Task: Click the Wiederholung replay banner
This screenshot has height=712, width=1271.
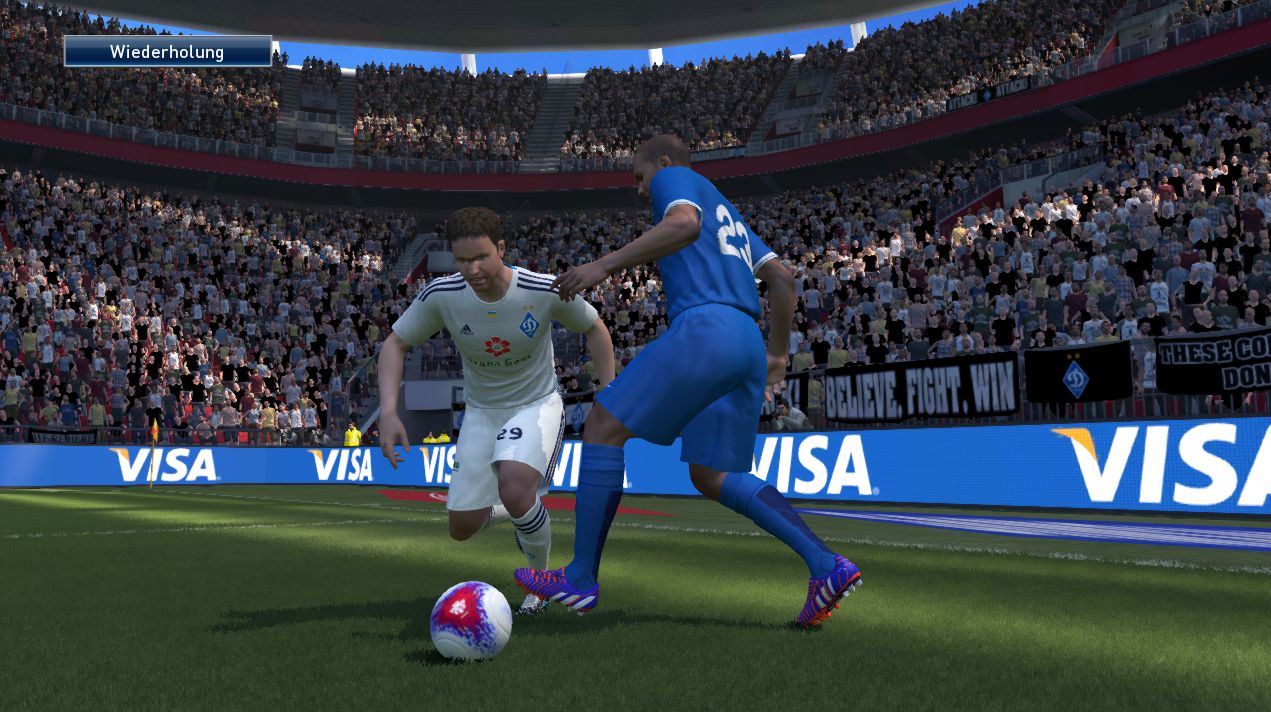Action: pos(168,51)
